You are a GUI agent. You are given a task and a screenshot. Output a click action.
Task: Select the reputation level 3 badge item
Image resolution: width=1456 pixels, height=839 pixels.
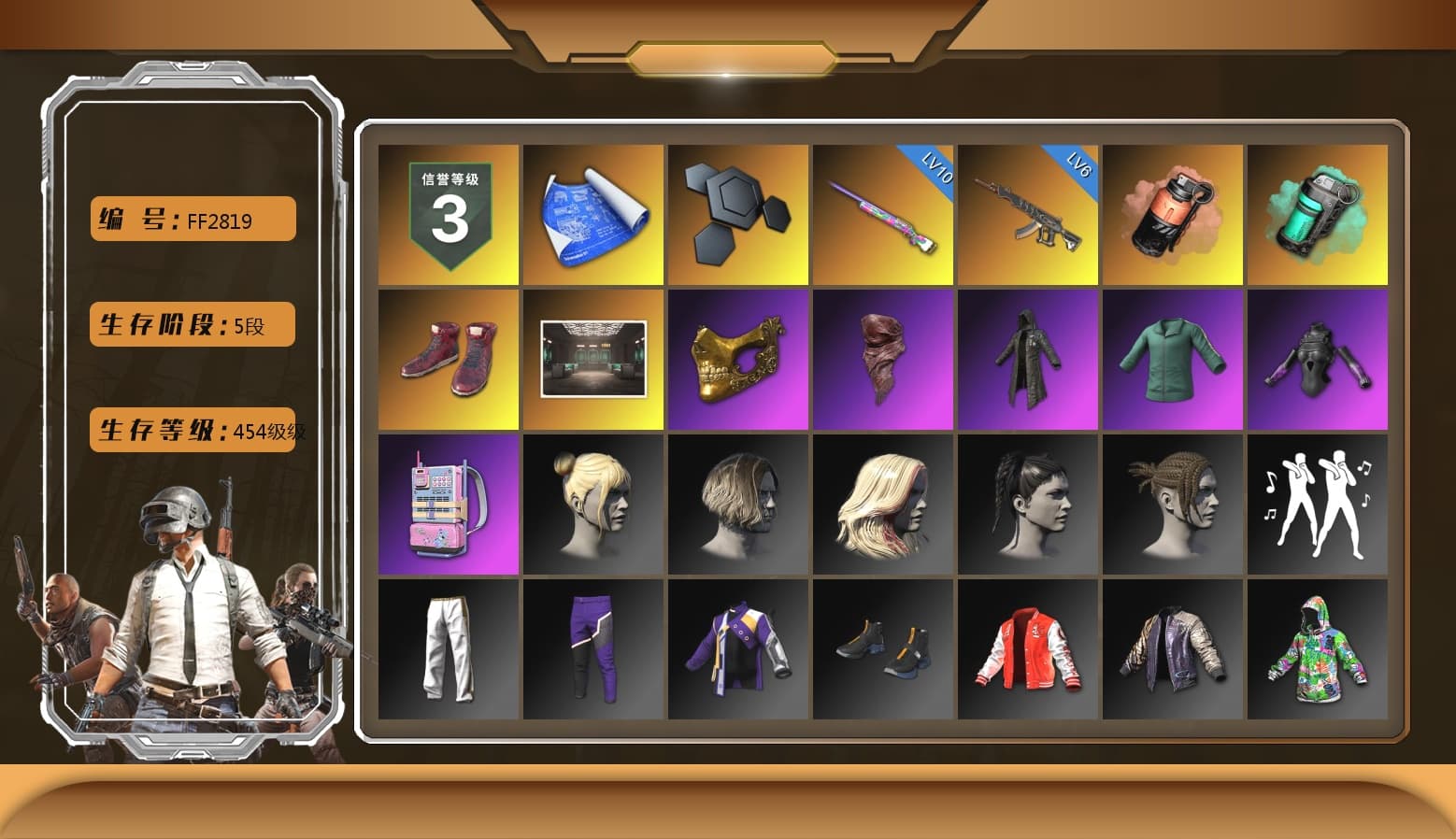(x=446, y=215)
